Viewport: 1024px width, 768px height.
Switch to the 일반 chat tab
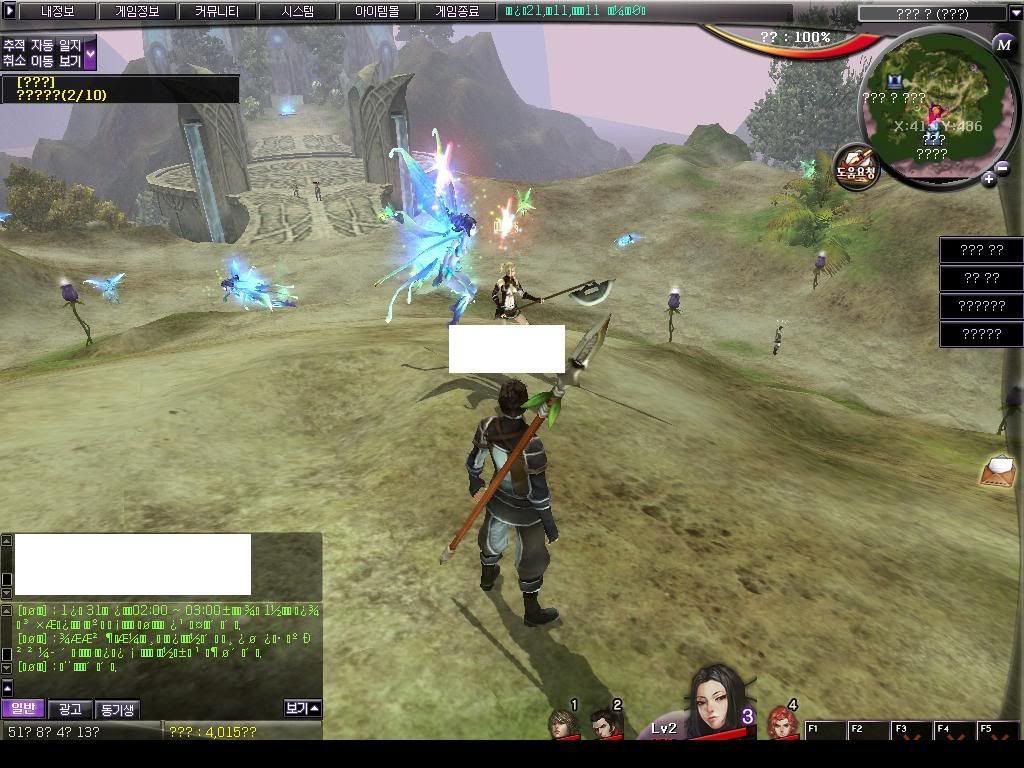coord(22,709)
